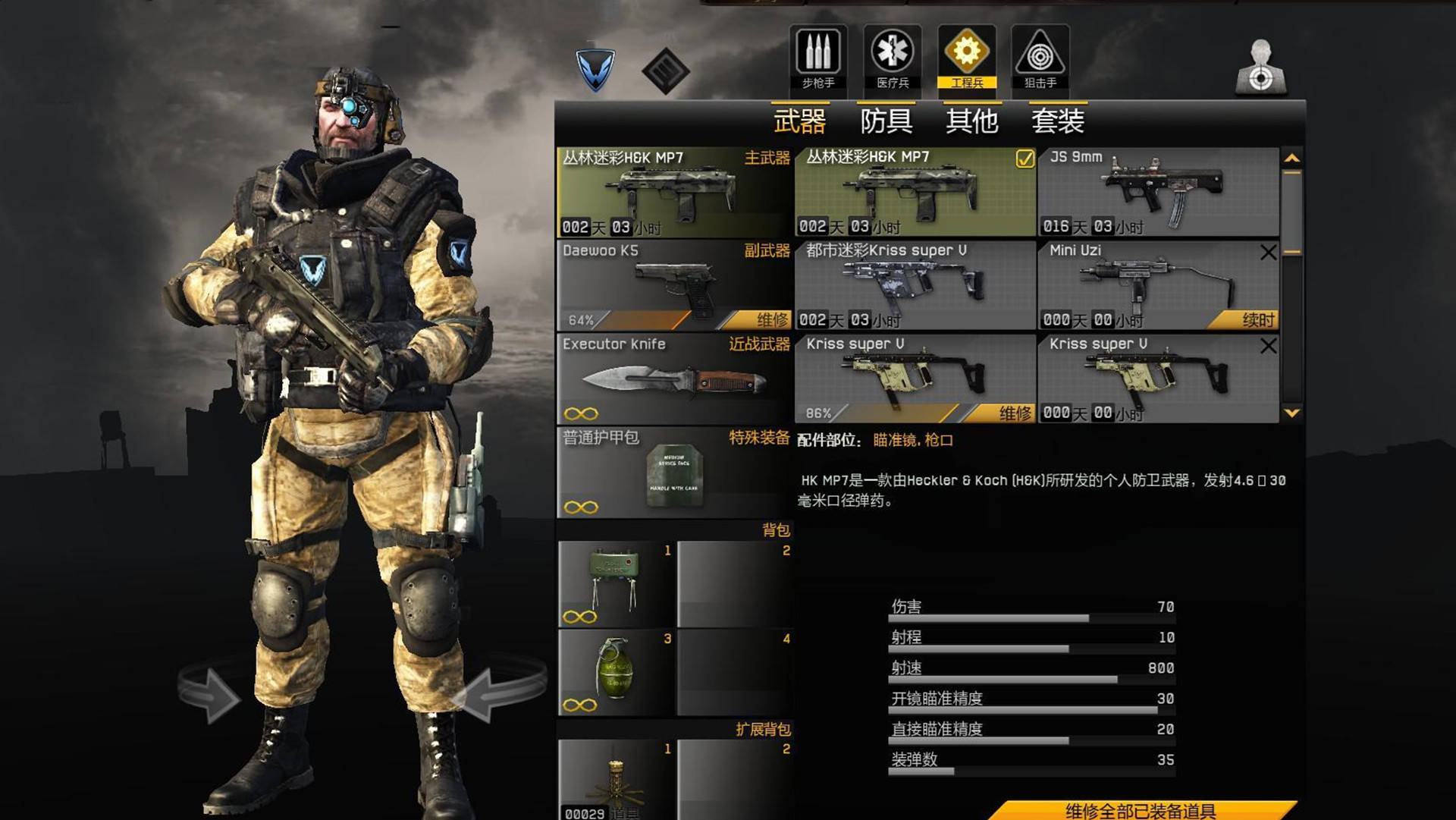Renew the Mini Uzi with 续时
This screenshot has width=1456, height=820.
pos(1257,320)
